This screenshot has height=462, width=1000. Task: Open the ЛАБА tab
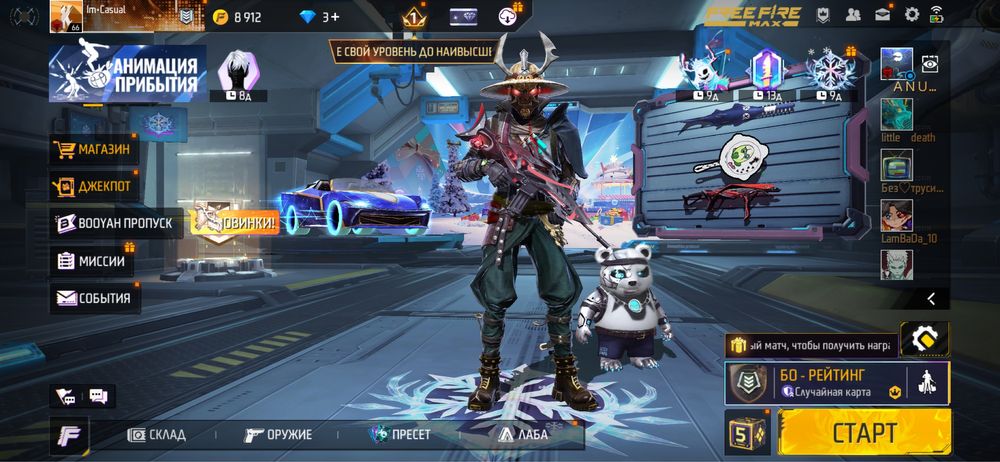coord(520,435)
